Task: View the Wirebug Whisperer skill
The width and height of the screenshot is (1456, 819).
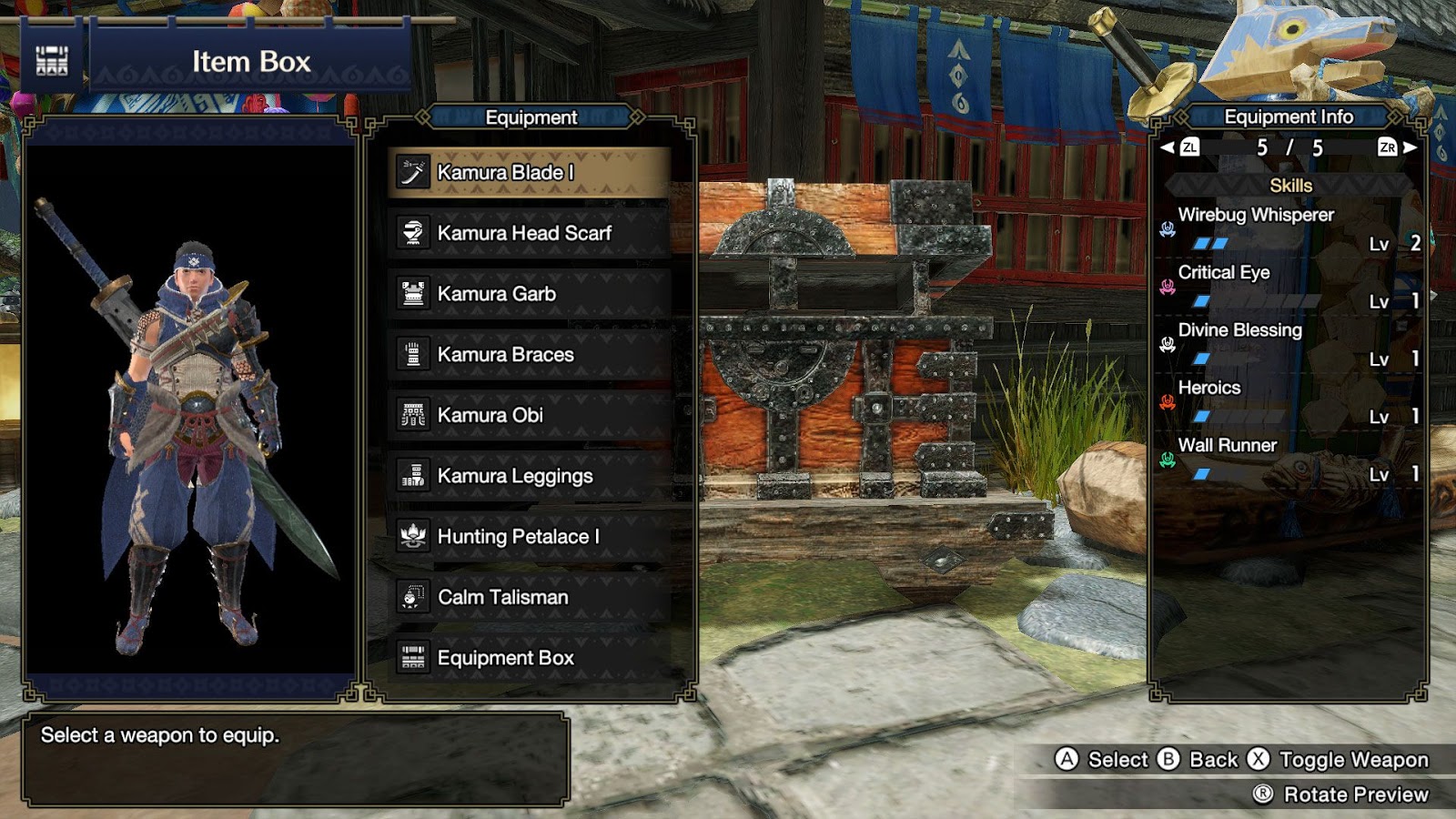Action: click(1256, 216)
